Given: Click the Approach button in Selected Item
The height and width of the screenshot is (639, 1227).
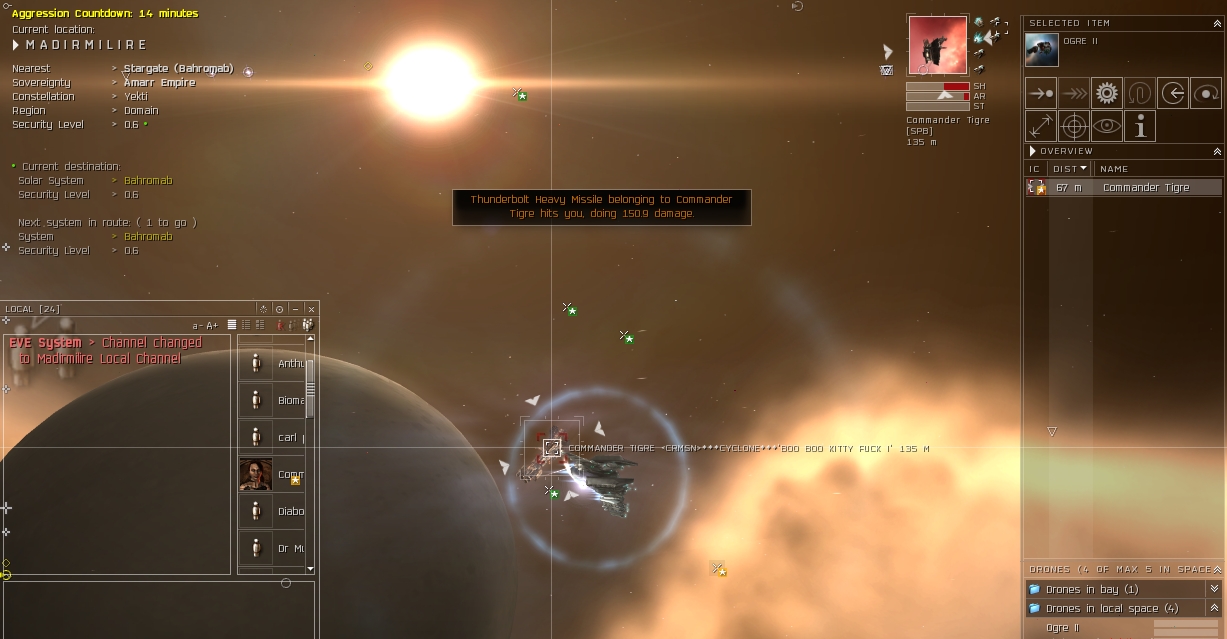Looking at the screenshot, I should [x=1041, y=94].
